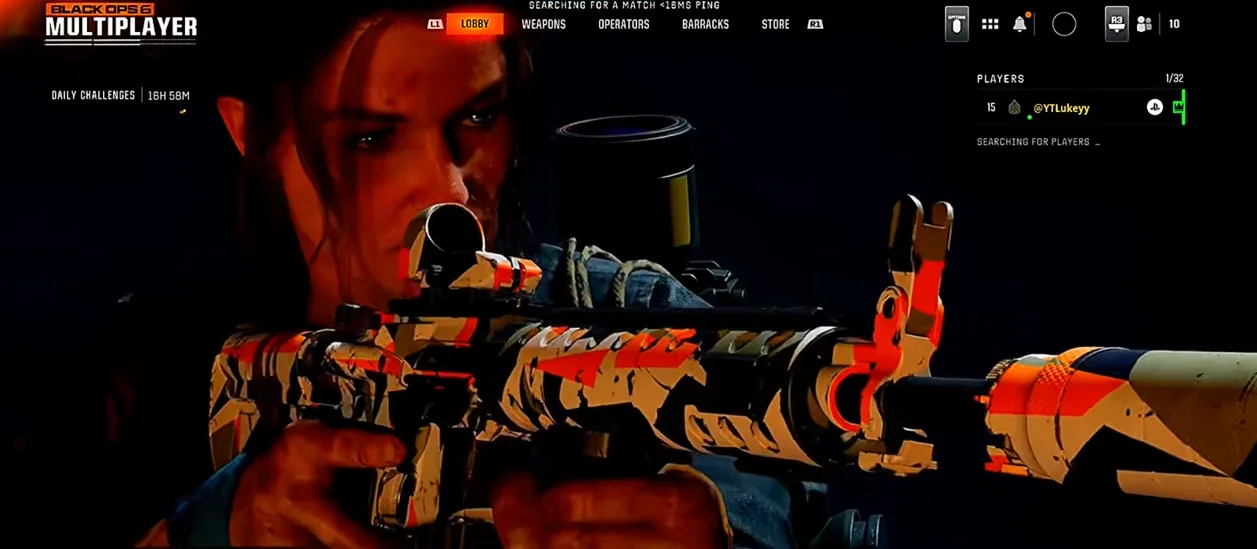Open the grid-shaped game menu icon
Image resolution: width=1257 pixels, height=549 pixels.
click(x=990, y=24)
